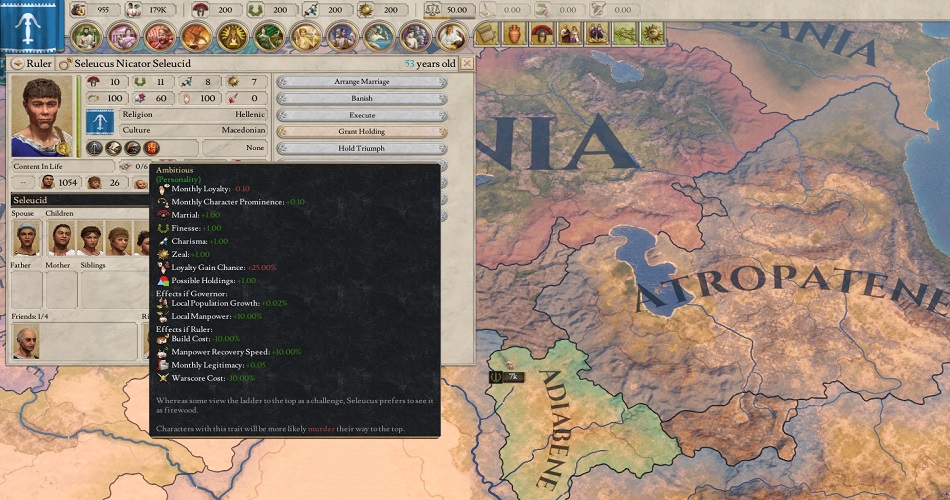Click the Arrange Marriage button
This screenshot has height=500, width=950.
[361, 82]
